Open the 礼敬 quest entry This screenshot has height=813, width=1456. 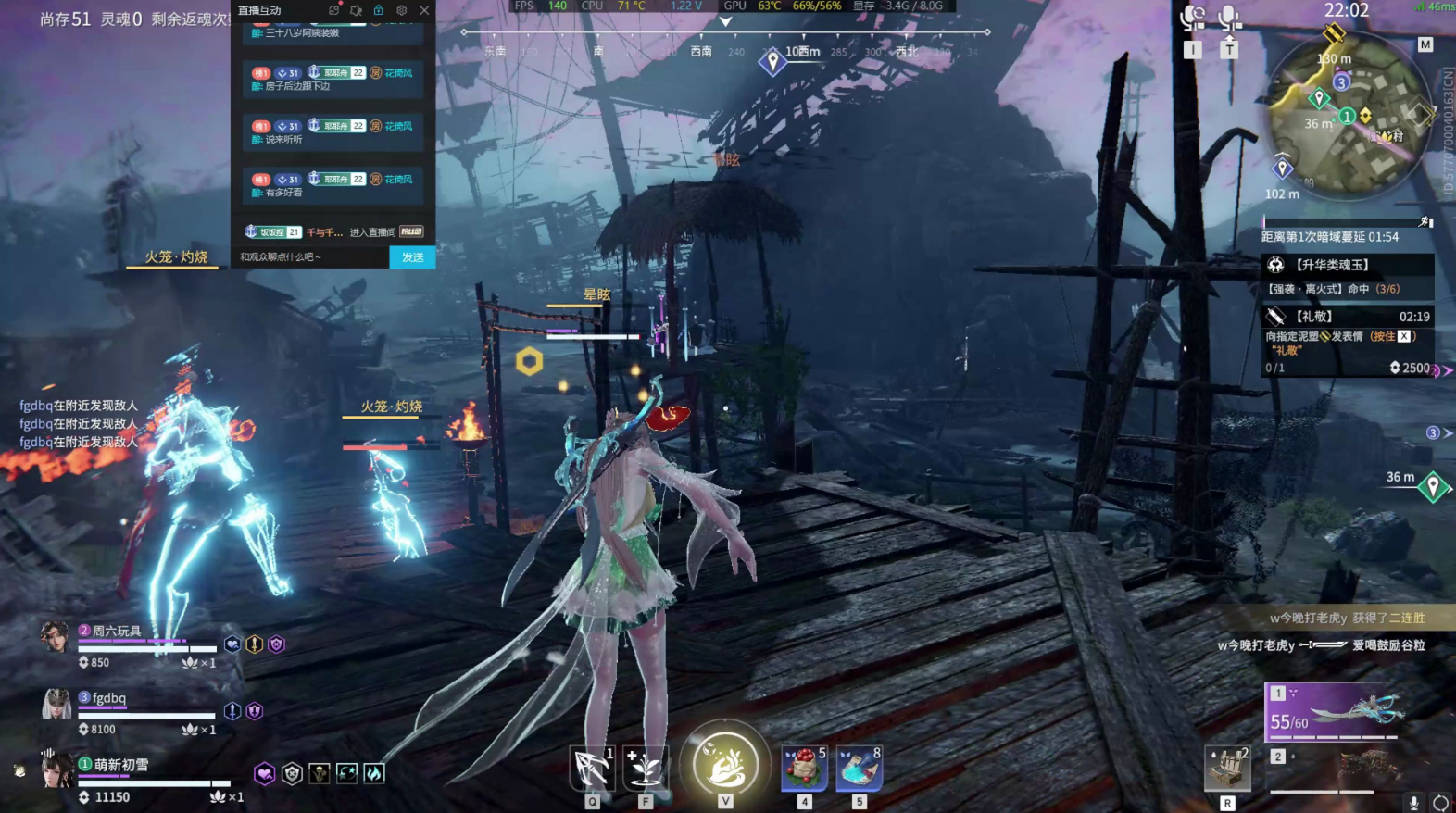point(1348,317)
